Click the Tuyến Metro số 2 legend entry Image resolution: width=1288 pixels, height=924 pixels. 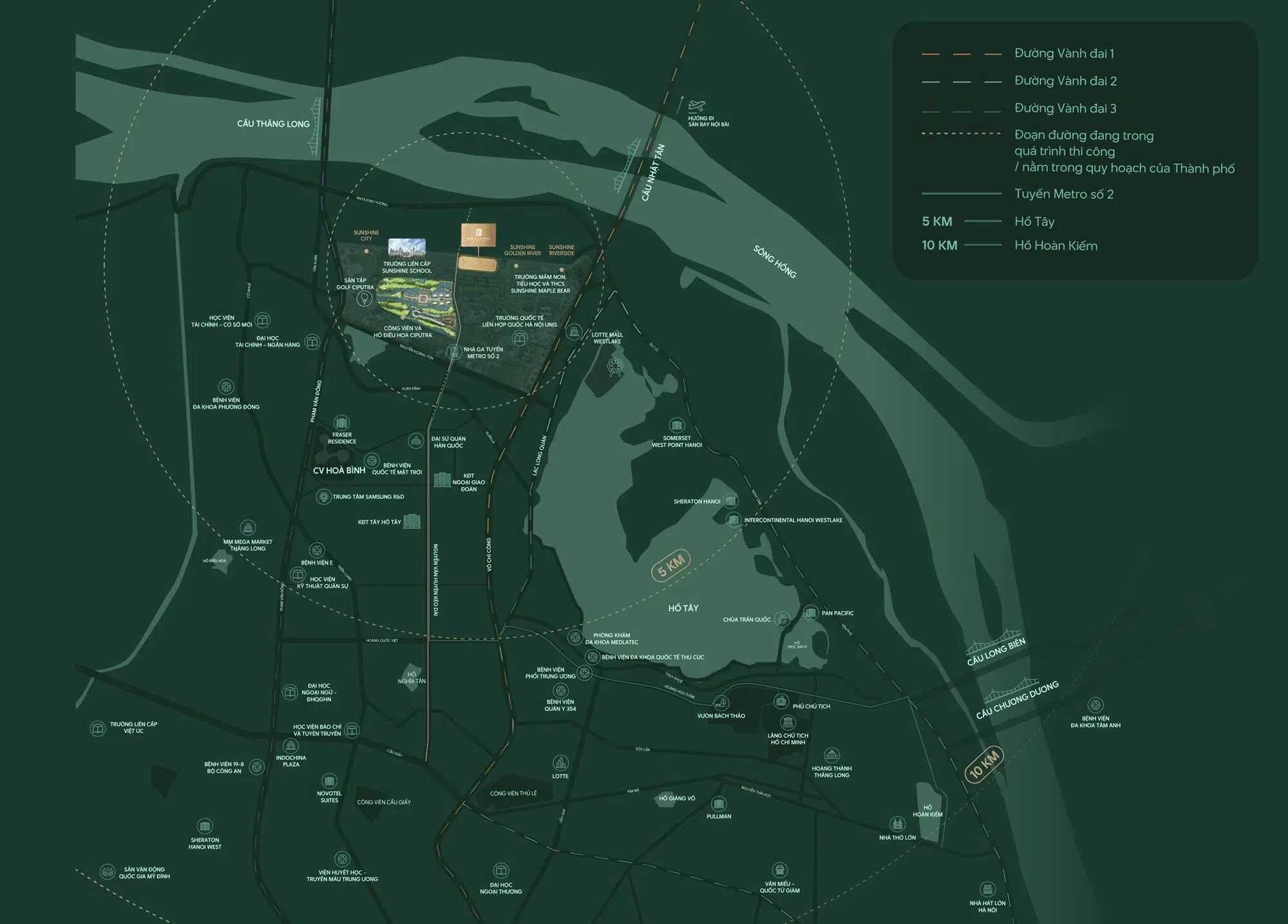tap(1064, 194)
